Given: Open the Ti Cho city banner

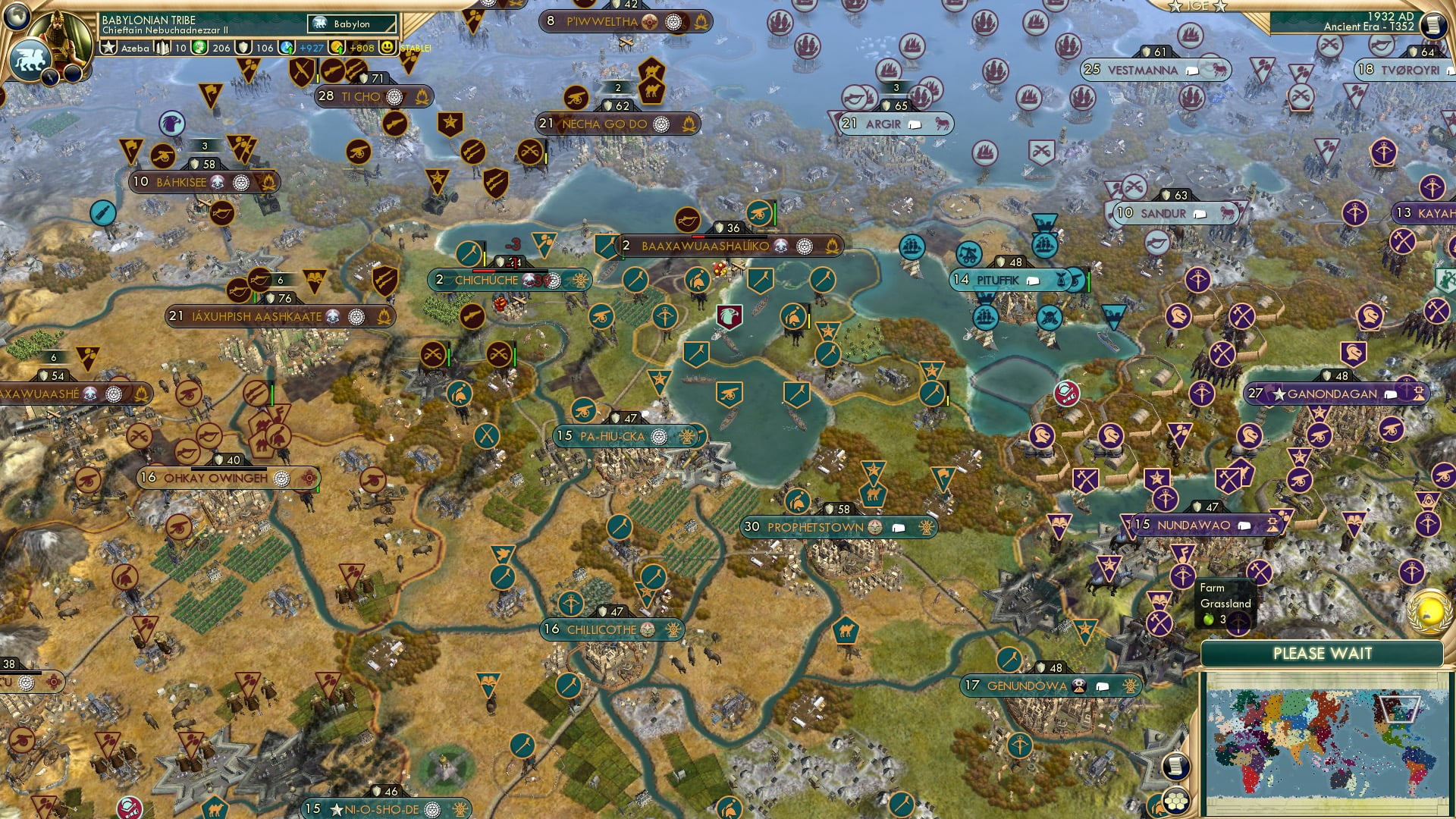Looking at the screenshot, I should 364,97.
